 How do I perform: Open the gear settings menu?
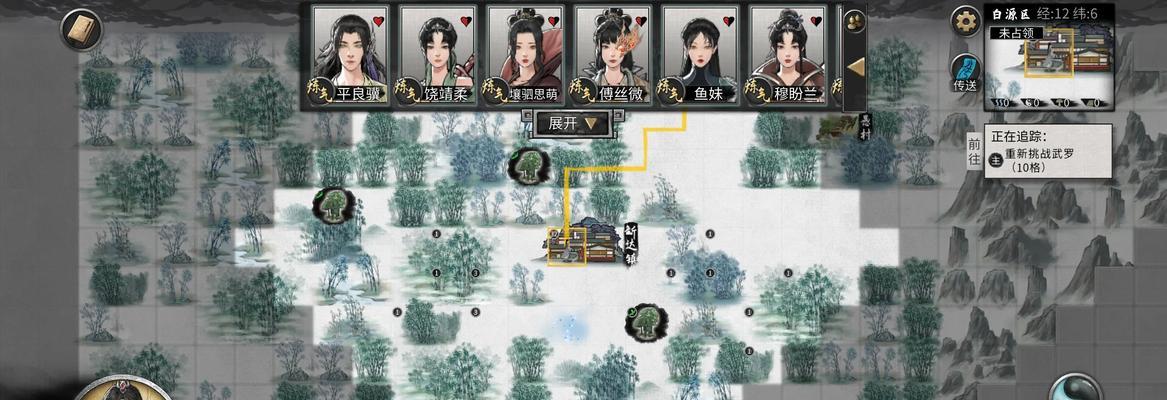click(x=965, y=20)
